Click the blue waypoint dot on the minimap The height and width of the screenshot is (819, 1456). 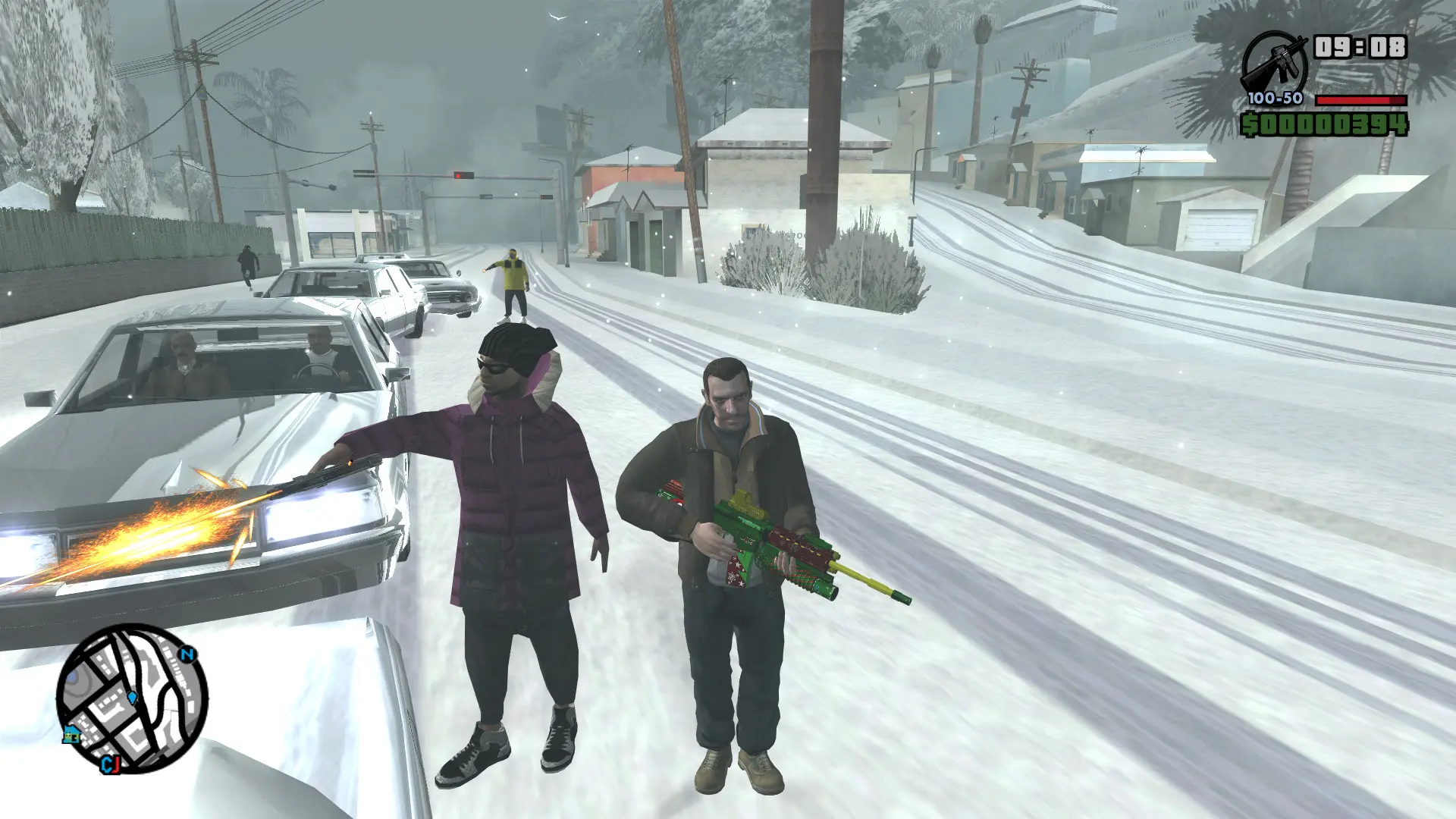(132, 698)
